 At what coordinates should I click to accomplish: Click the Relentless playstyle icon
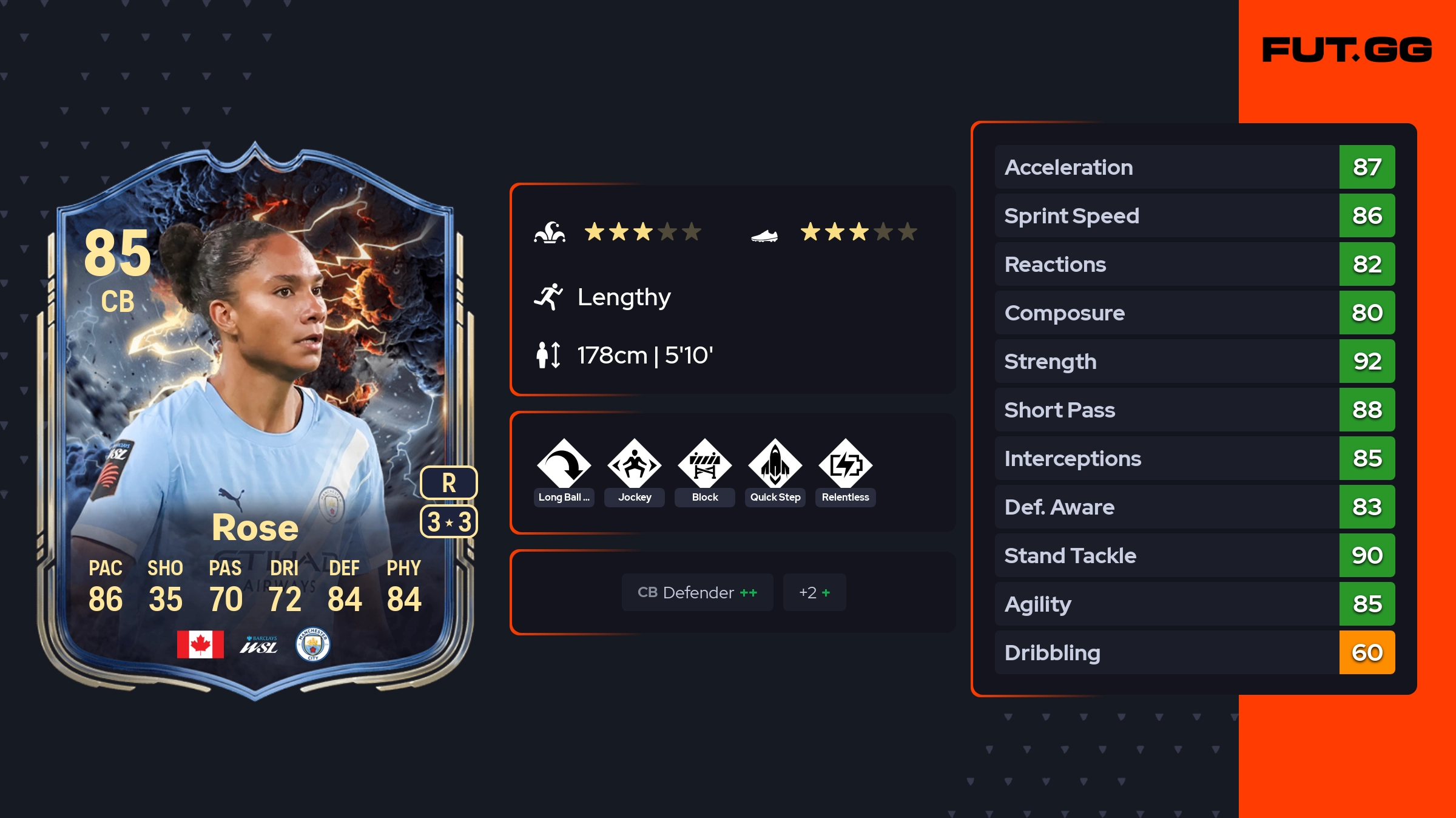pos(846,464)
